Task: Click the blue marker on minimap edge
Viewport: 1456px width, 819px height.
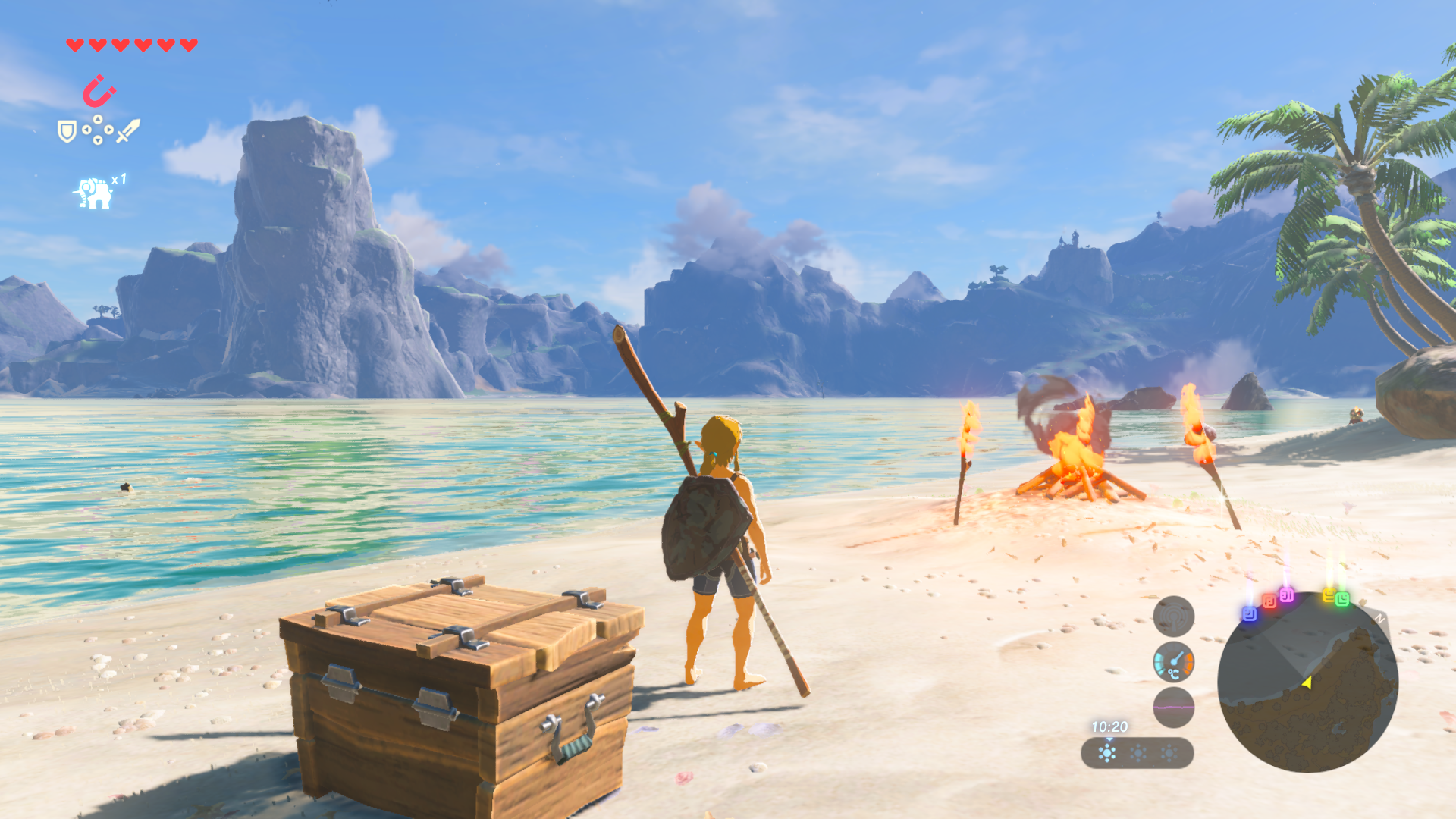Action: [1249, 613]
